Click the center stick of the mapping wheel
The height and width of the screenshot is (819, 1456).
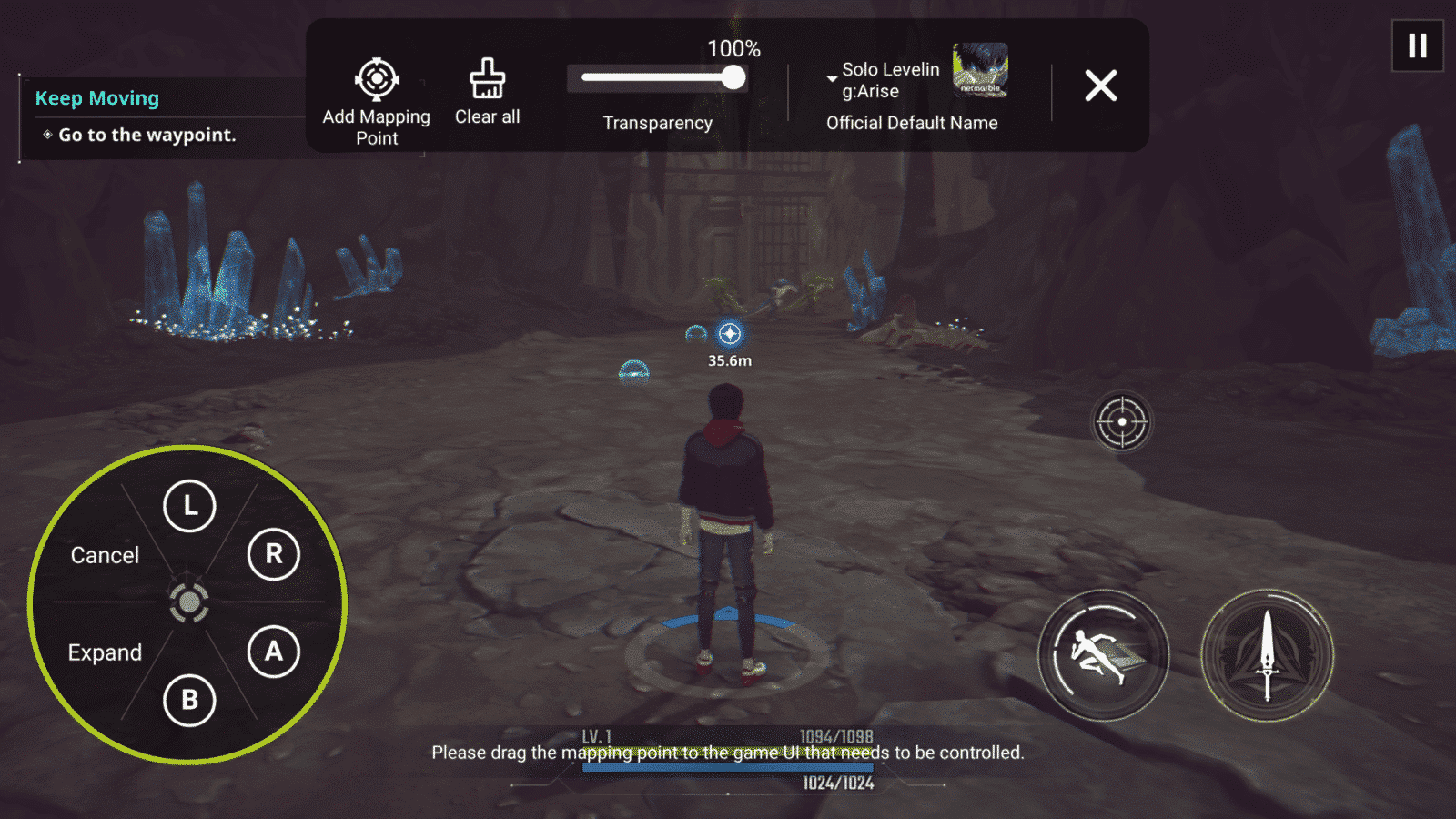pyautogui.click(x=188, y=601)
